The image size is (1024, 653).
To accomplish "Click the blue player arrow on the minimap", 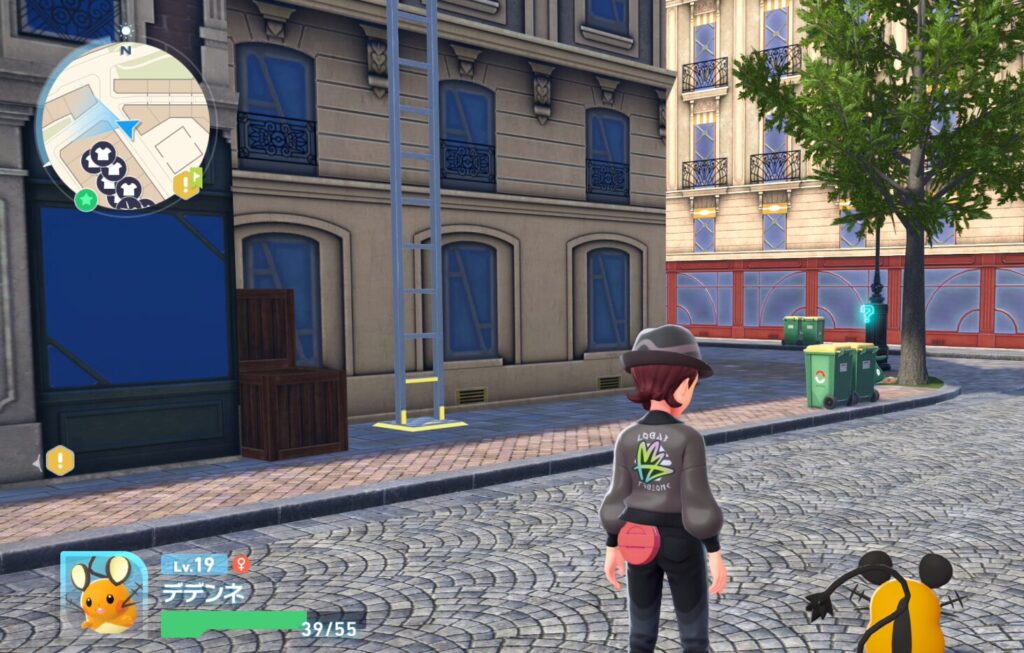I will tap(127, 127).
